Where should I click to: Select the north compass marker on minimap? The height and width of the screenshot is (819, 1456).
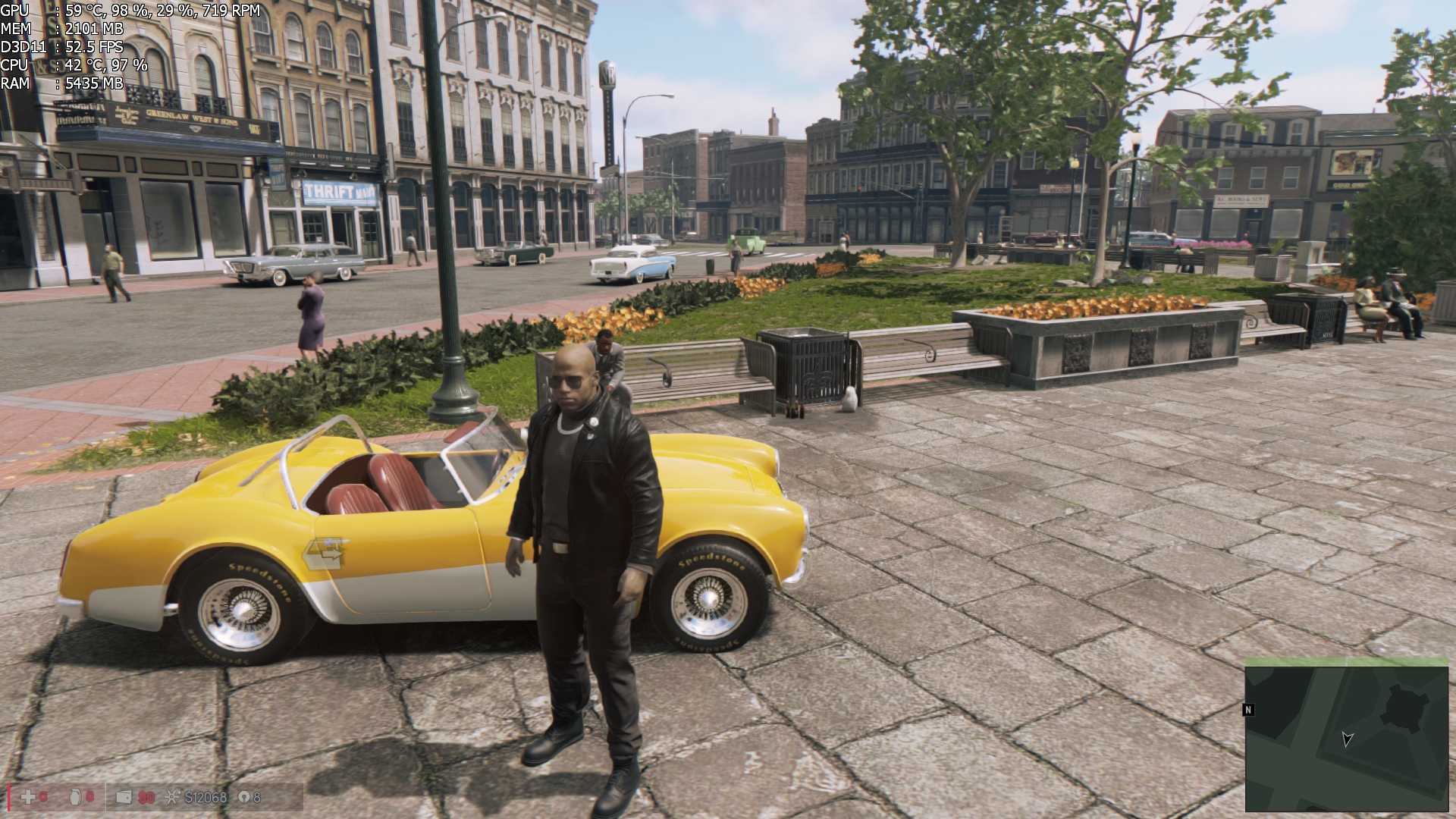[x=1248, y=710]
